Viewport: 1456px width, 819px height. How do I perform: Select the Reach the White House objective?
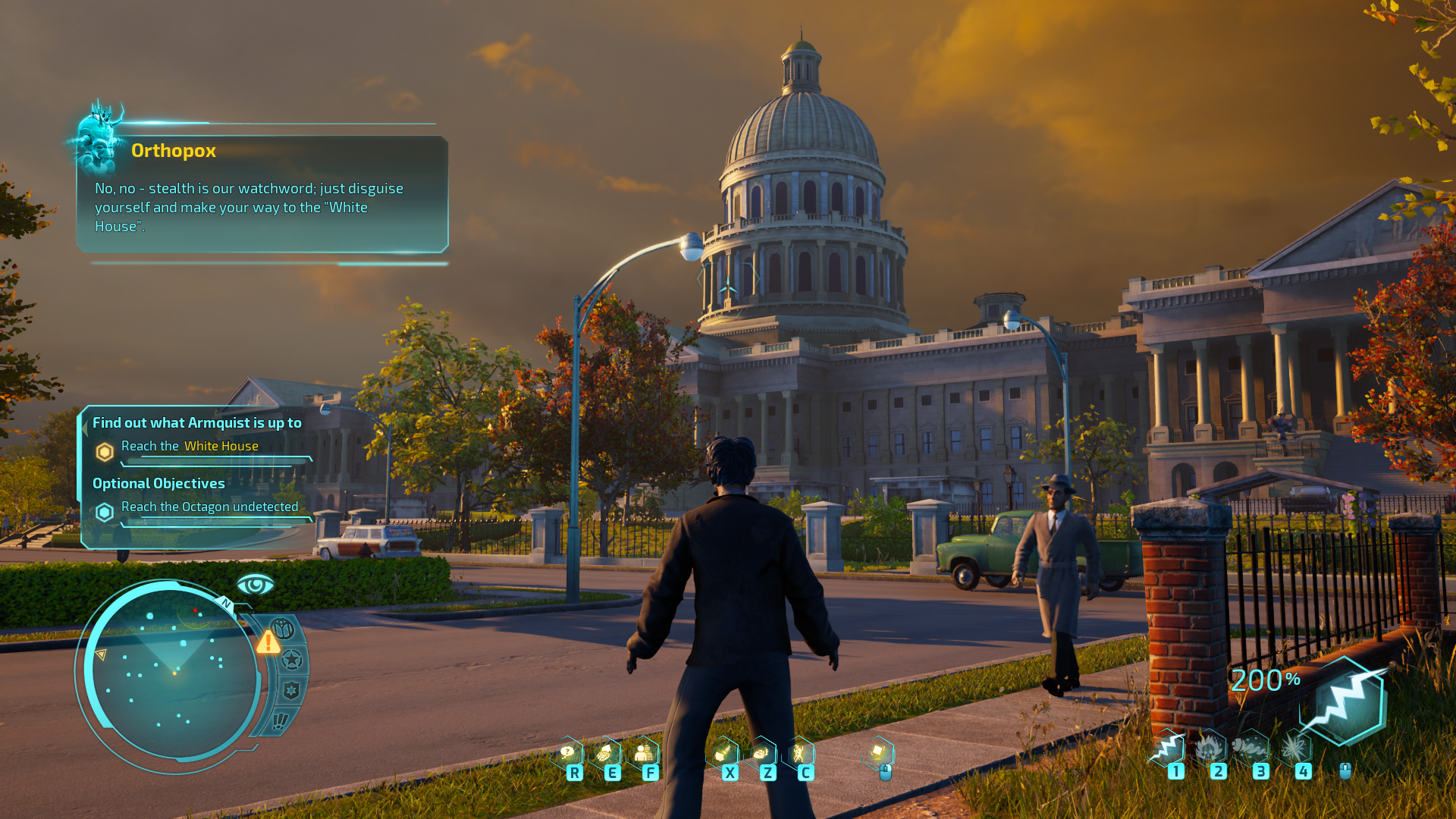190,446
